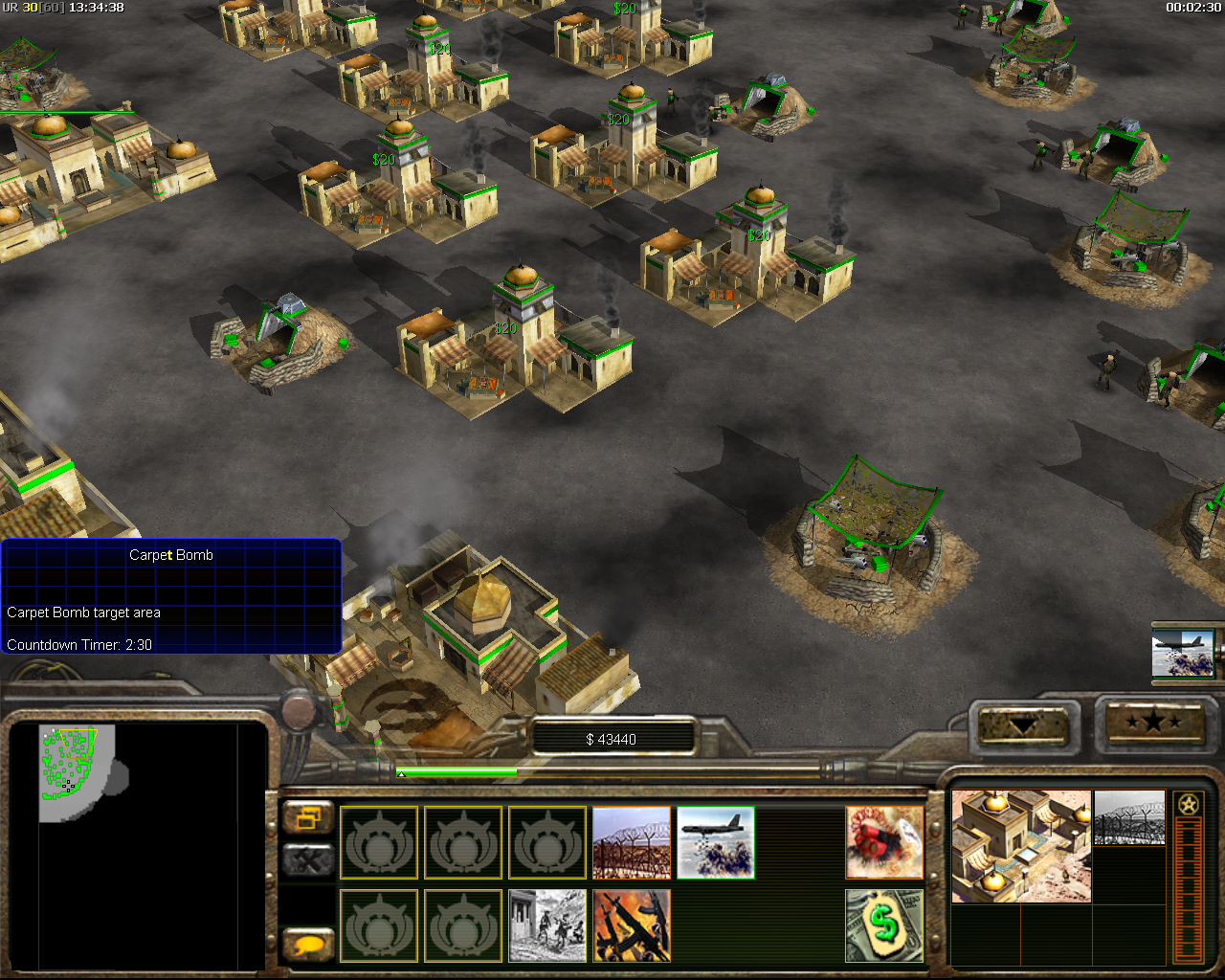The image size is (1225, 980).
Task: Click the rifles and flames command icon
Action: pos(632,925)
